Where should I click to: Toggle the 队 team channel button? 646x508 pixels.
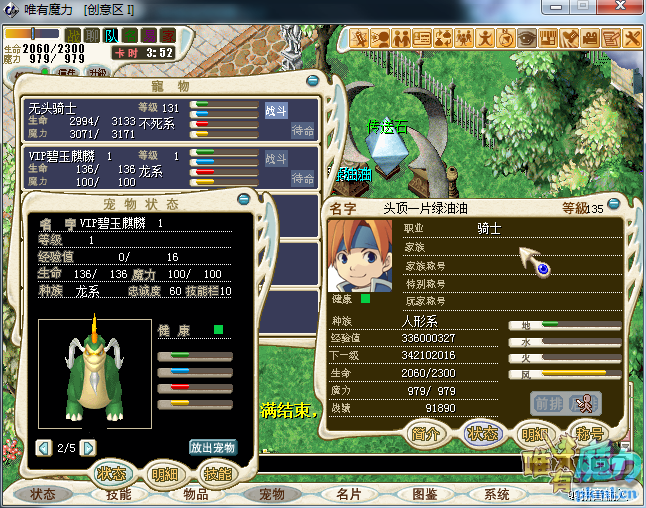[111, 35]
